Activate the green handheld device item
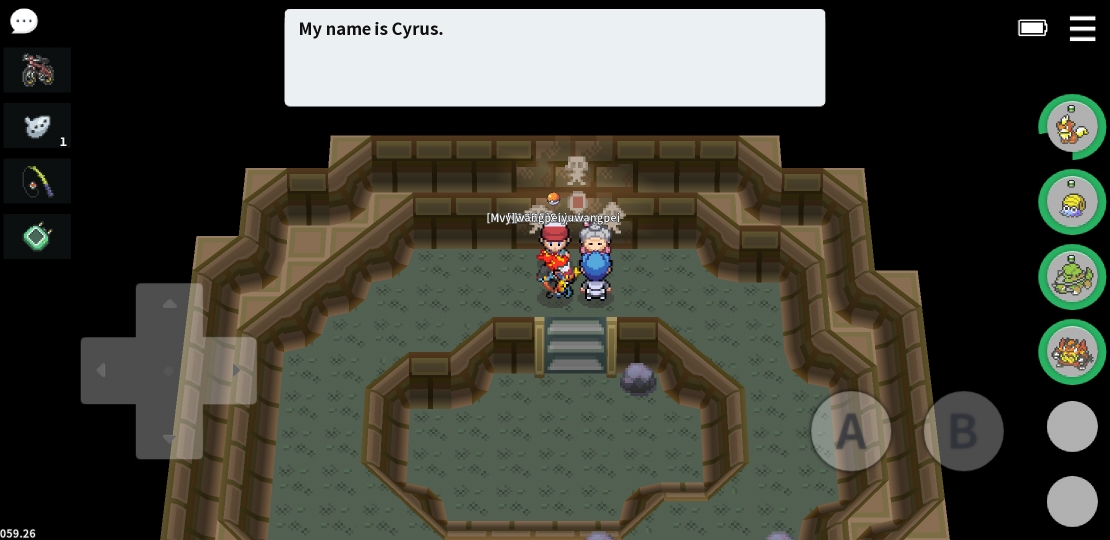The image size is (1110, 540). (37, 237)
